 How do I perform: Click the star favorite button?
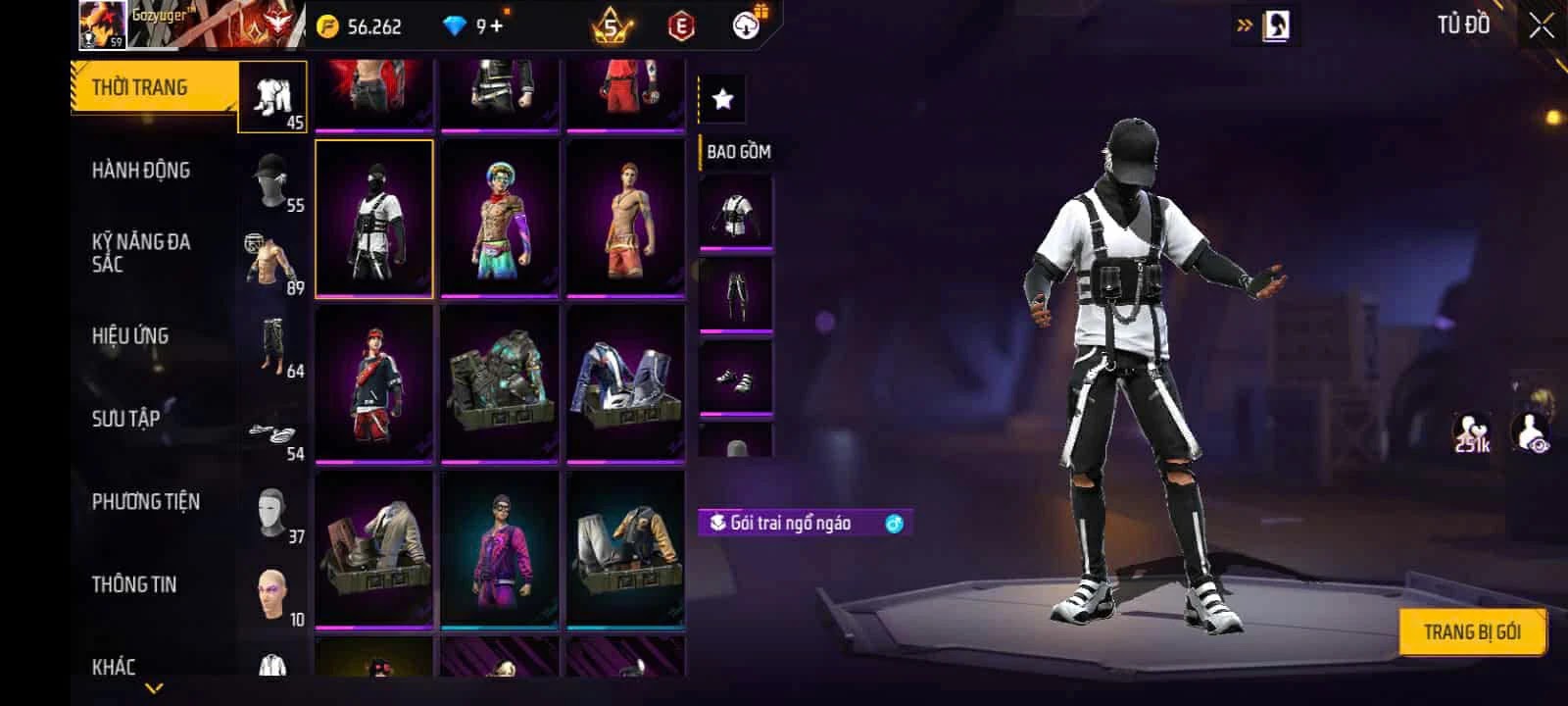(722, 99)
